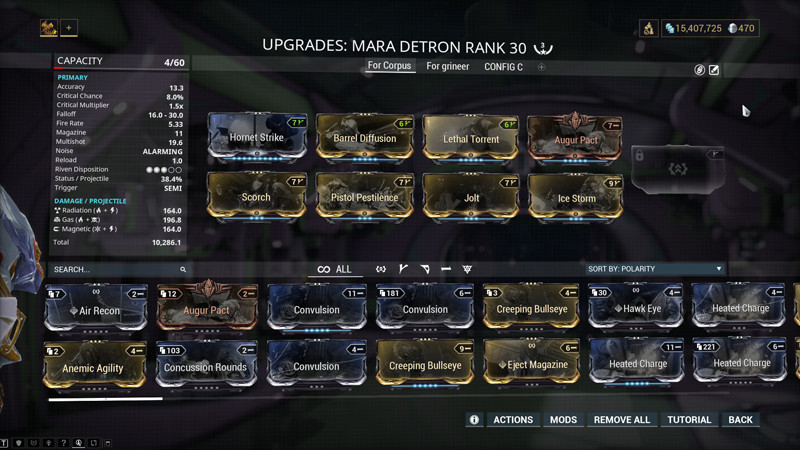
Task: Open the TUTORIAL
Action: click(689, 420)
